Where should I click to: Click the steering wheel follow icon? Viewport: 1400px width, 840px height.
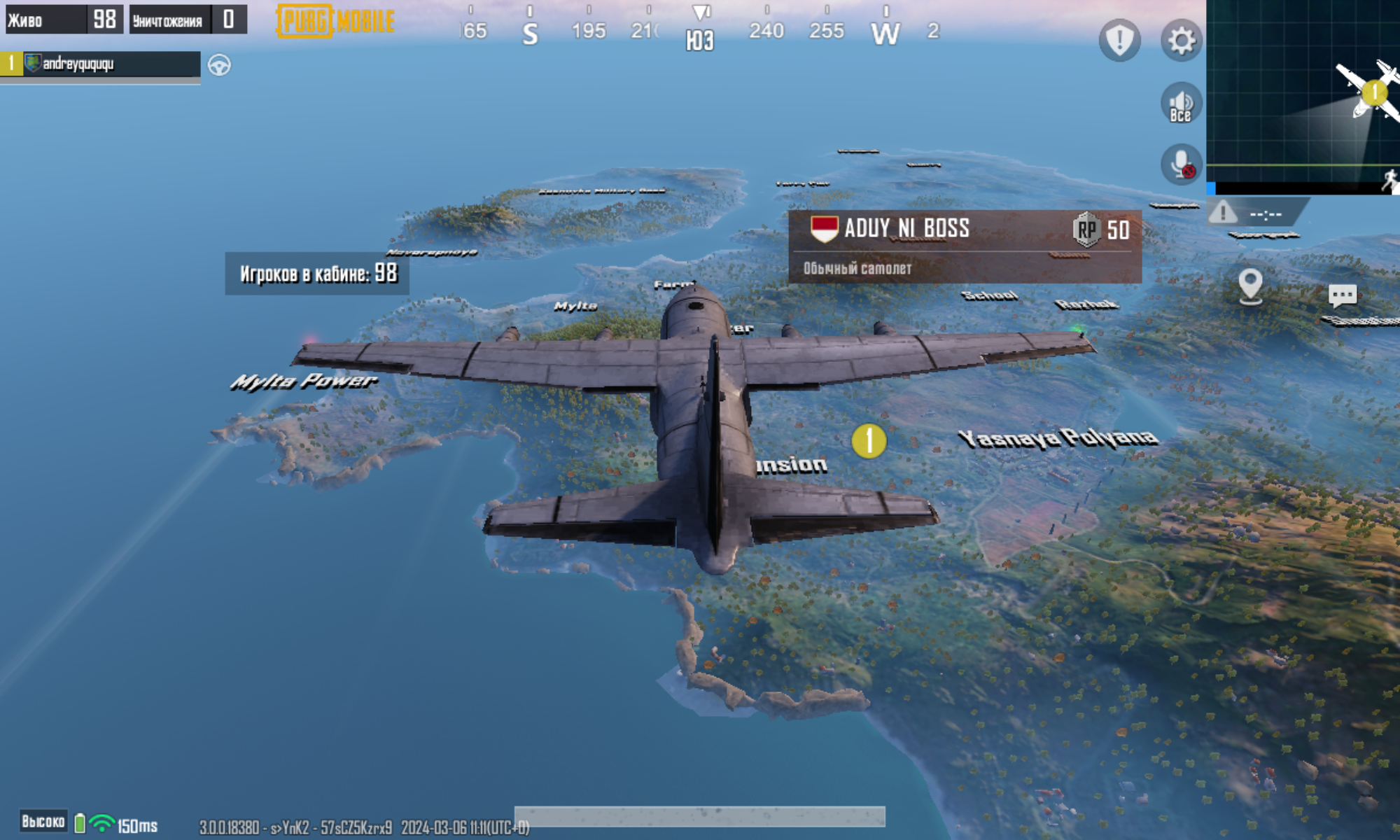(219, 65)
